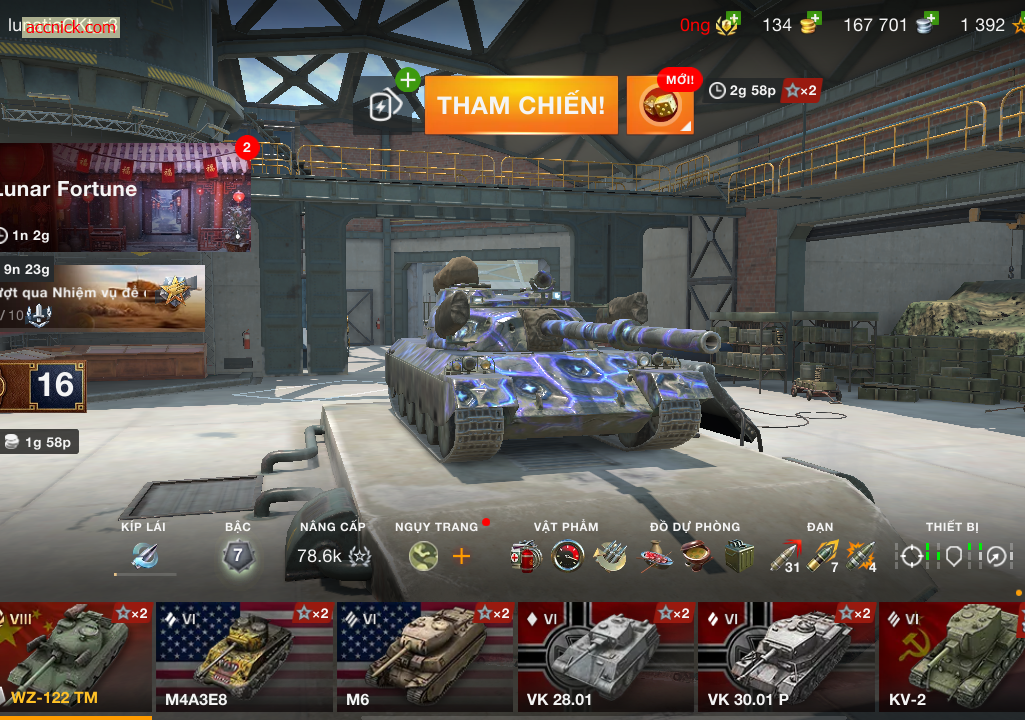
Task: Open the equipment (THIẾT BỊ) slots
Action: 953,556
